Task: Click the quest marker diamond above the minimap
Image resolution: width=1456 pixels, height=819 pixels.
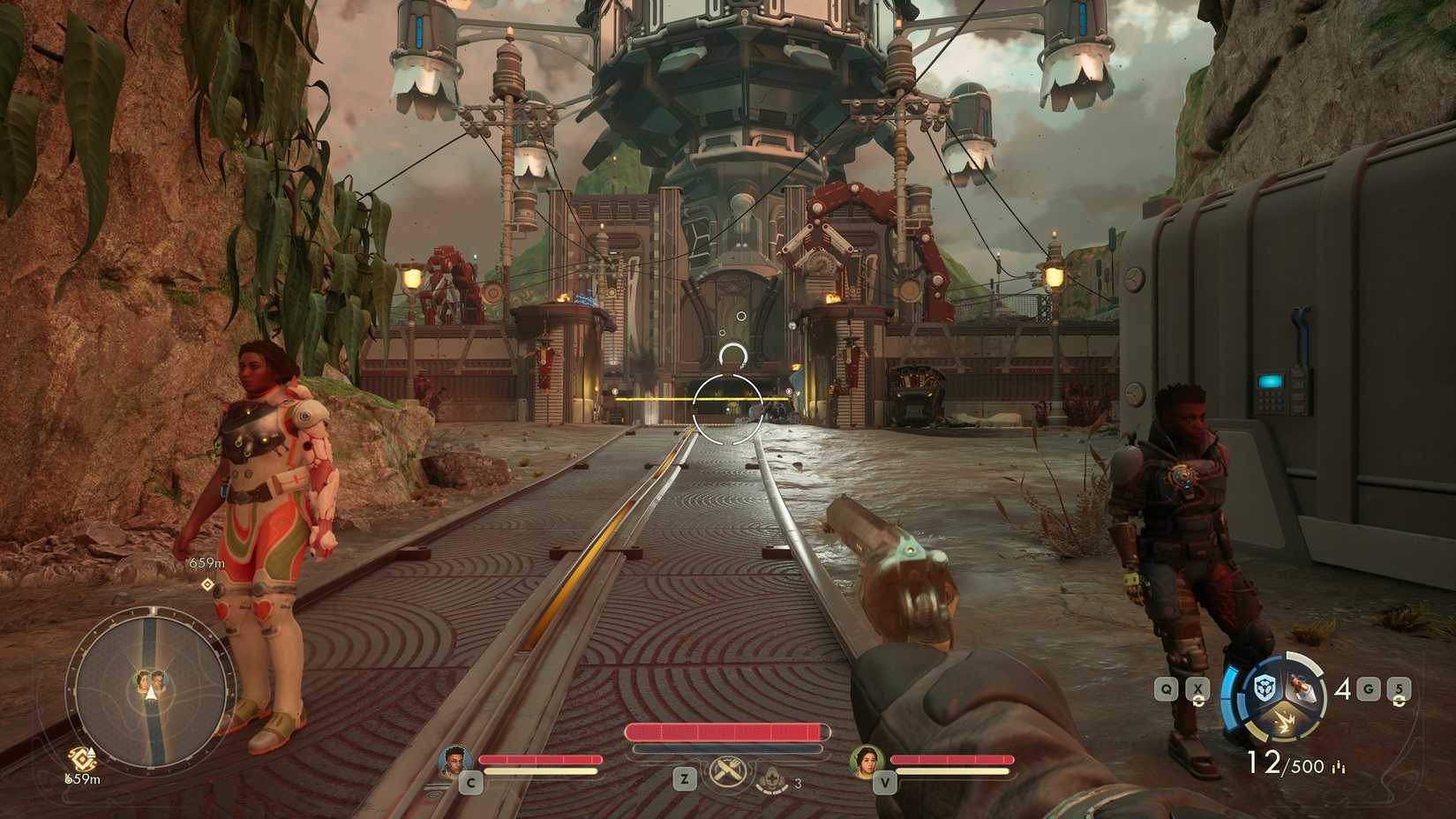Action: [x=206, y=584]
